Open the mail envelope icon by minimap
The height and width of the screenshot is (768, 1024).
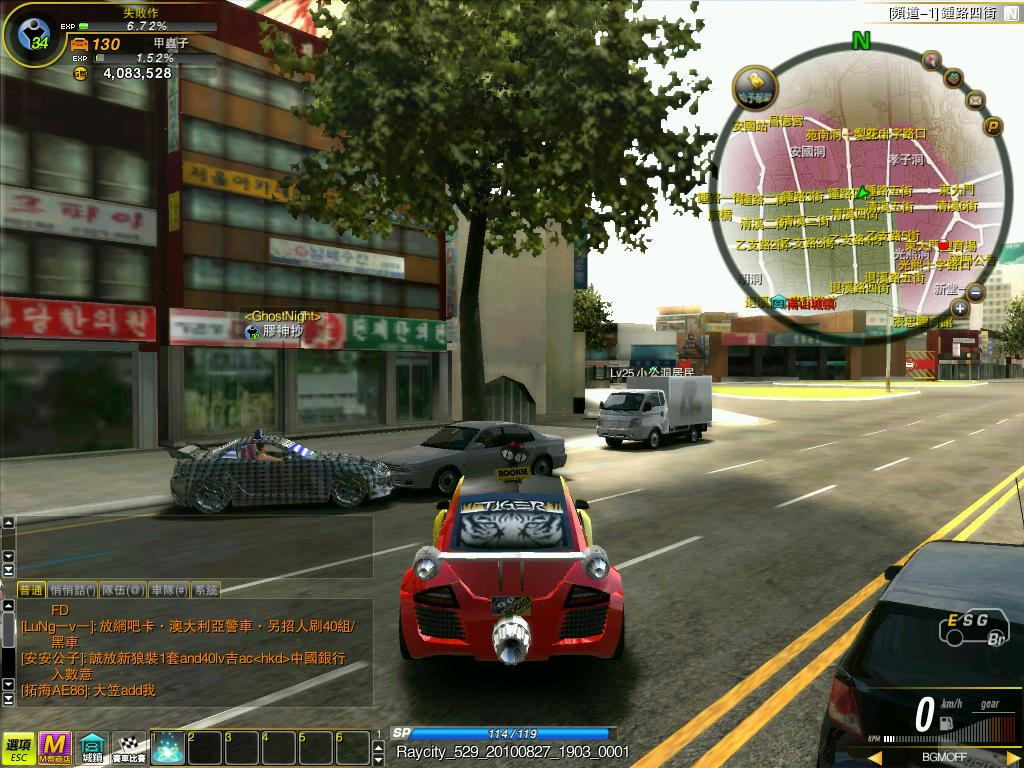975,100
